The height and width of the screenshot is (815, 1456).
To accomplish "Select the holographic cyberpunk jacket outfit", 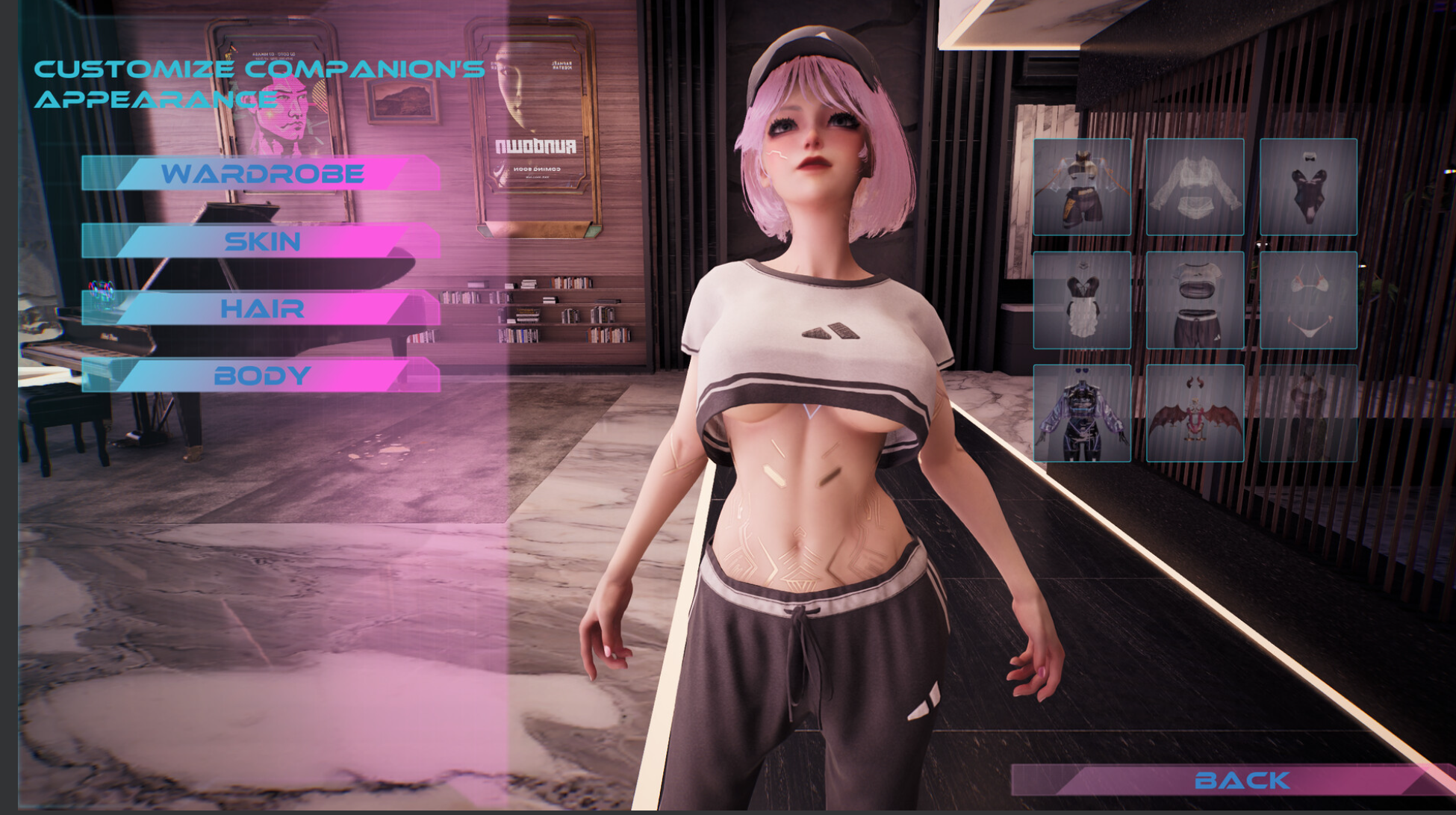I will tap(1082, 413).
